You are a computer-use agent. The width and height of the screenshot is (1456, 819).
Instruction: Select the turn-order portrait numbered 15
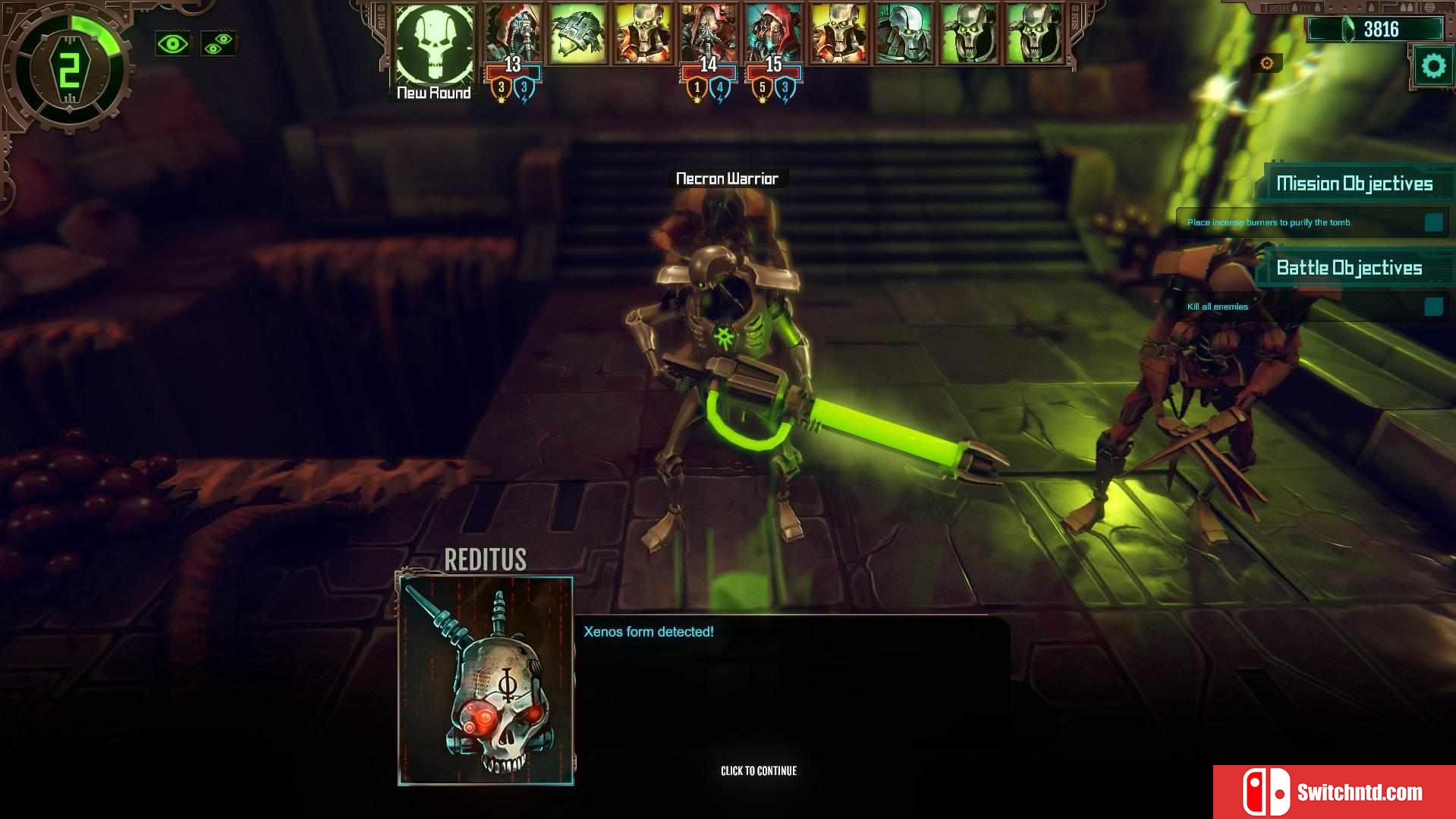(x=773, y=34)
